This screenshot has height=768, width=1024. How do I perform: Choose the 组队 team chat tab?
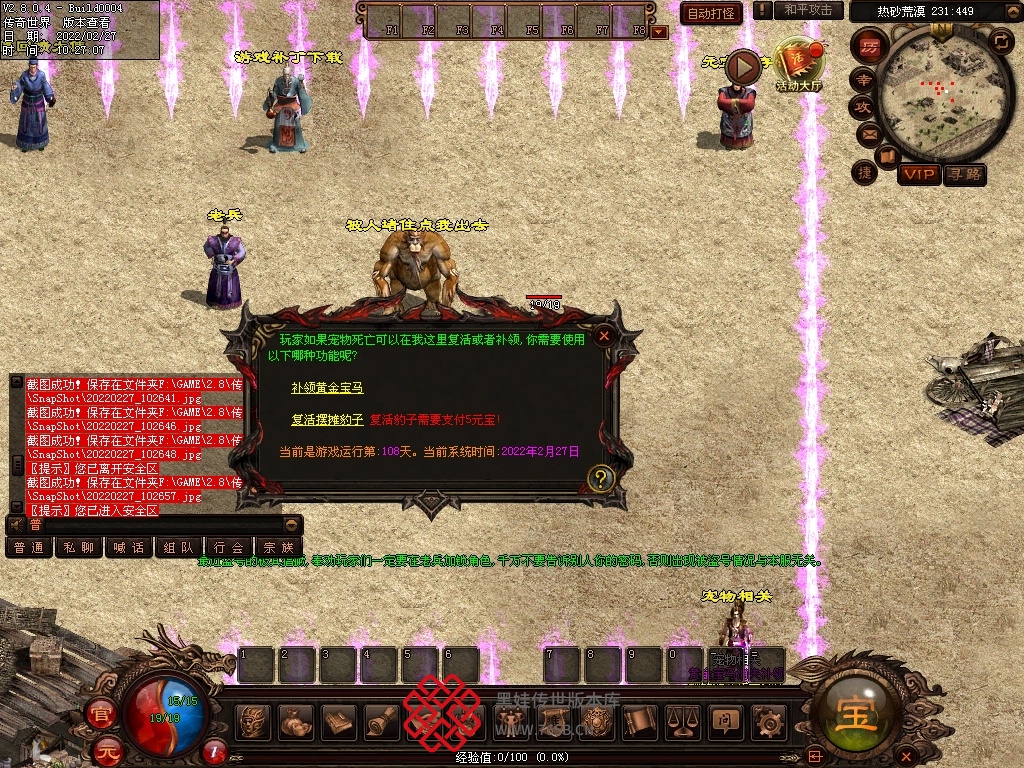(179, 548)
